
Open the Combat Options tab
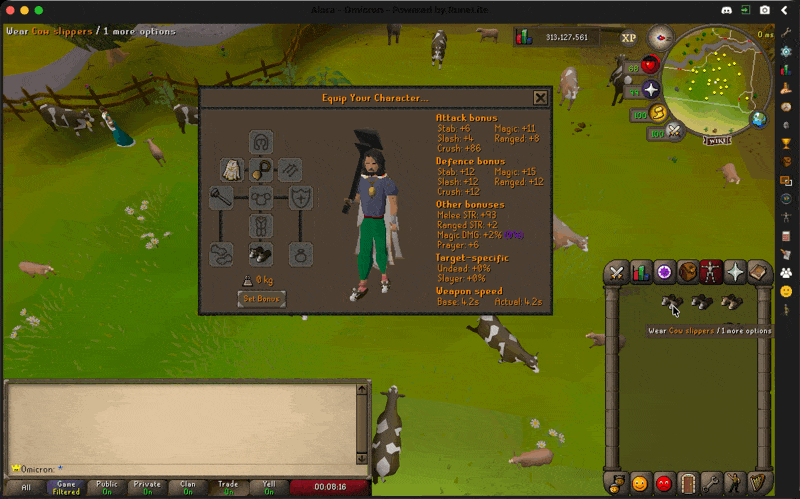click(616, 272)
